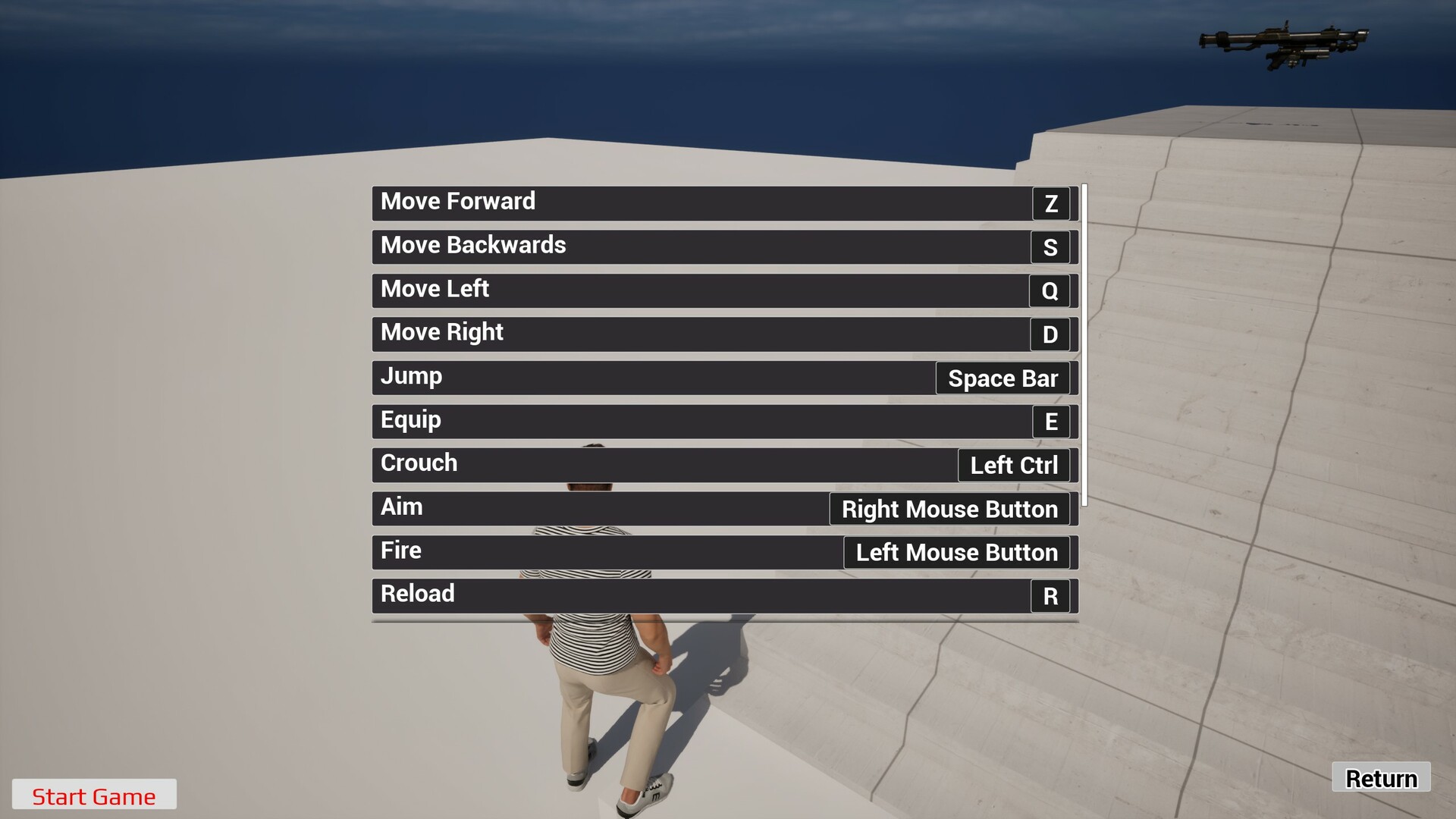The image size is (1456, 819).
Task: Click the E key binding for Equip
Action: (x=1050, y=422)
